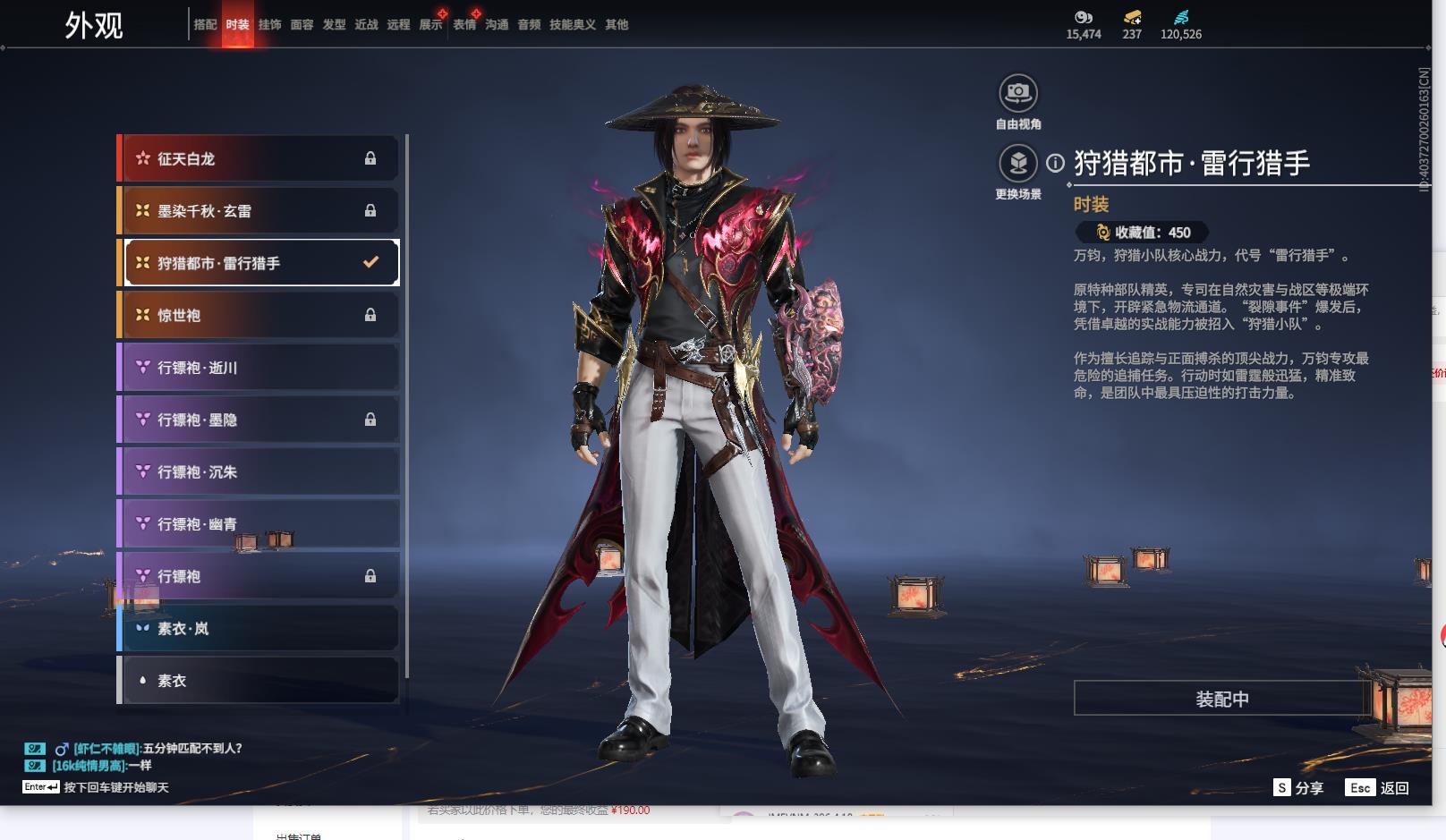1446x840 pixels.
Task: Open the 其他 tab
Action: click(x=617, y=25)
